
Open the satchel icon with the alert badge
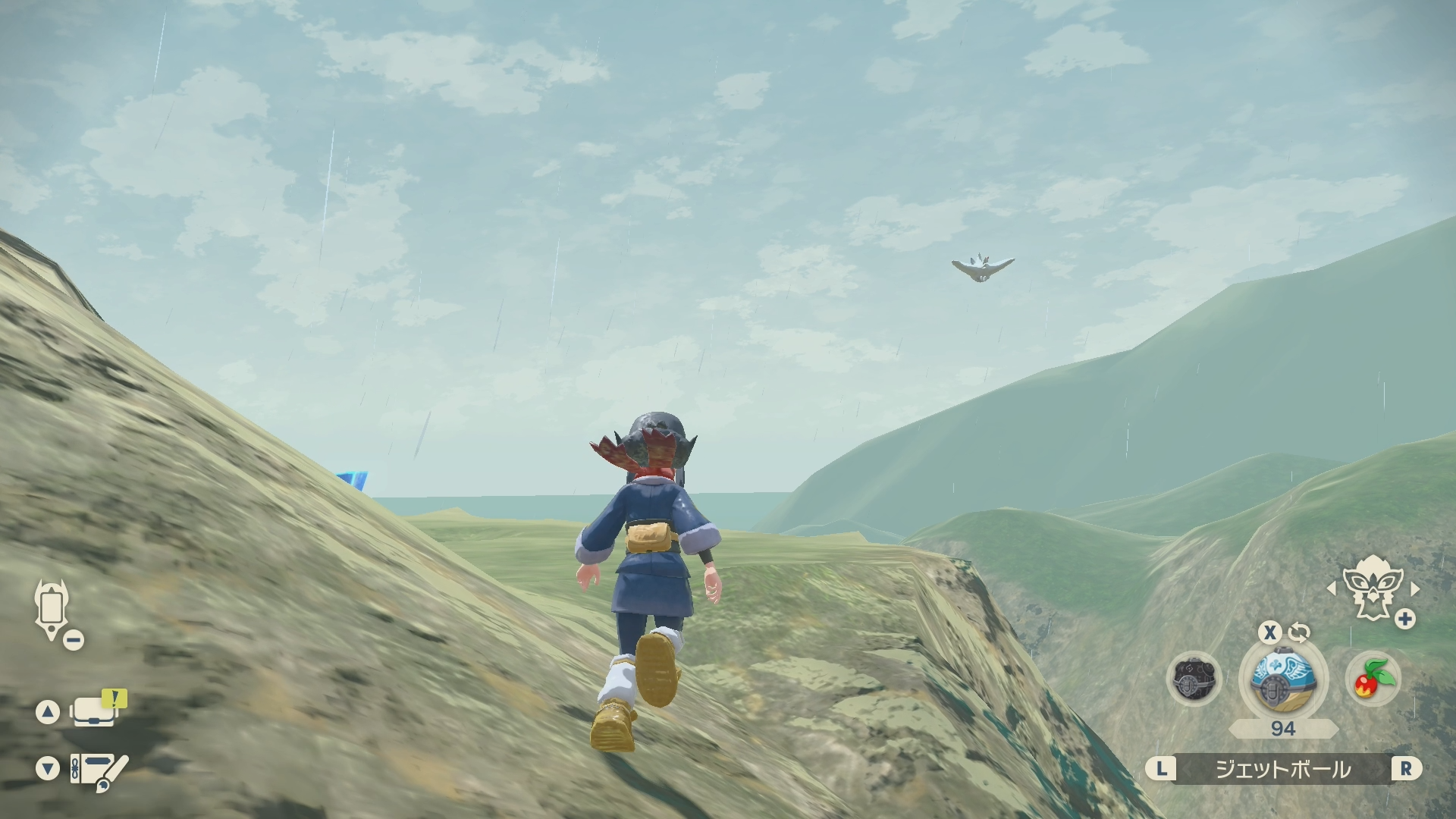[x=96, y=711]
